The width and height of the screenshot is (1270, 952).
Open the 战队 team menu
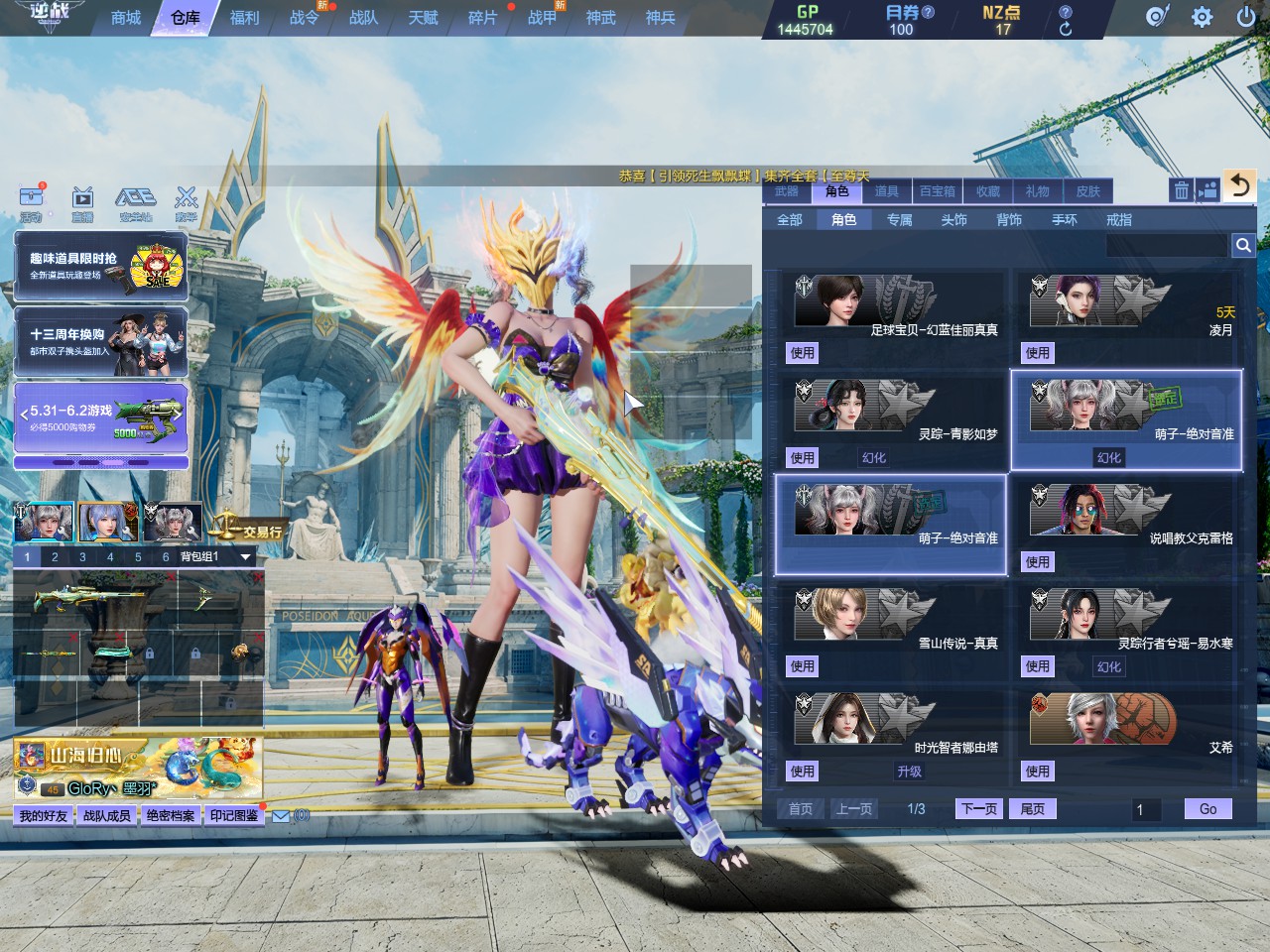(x=363, y=18)
